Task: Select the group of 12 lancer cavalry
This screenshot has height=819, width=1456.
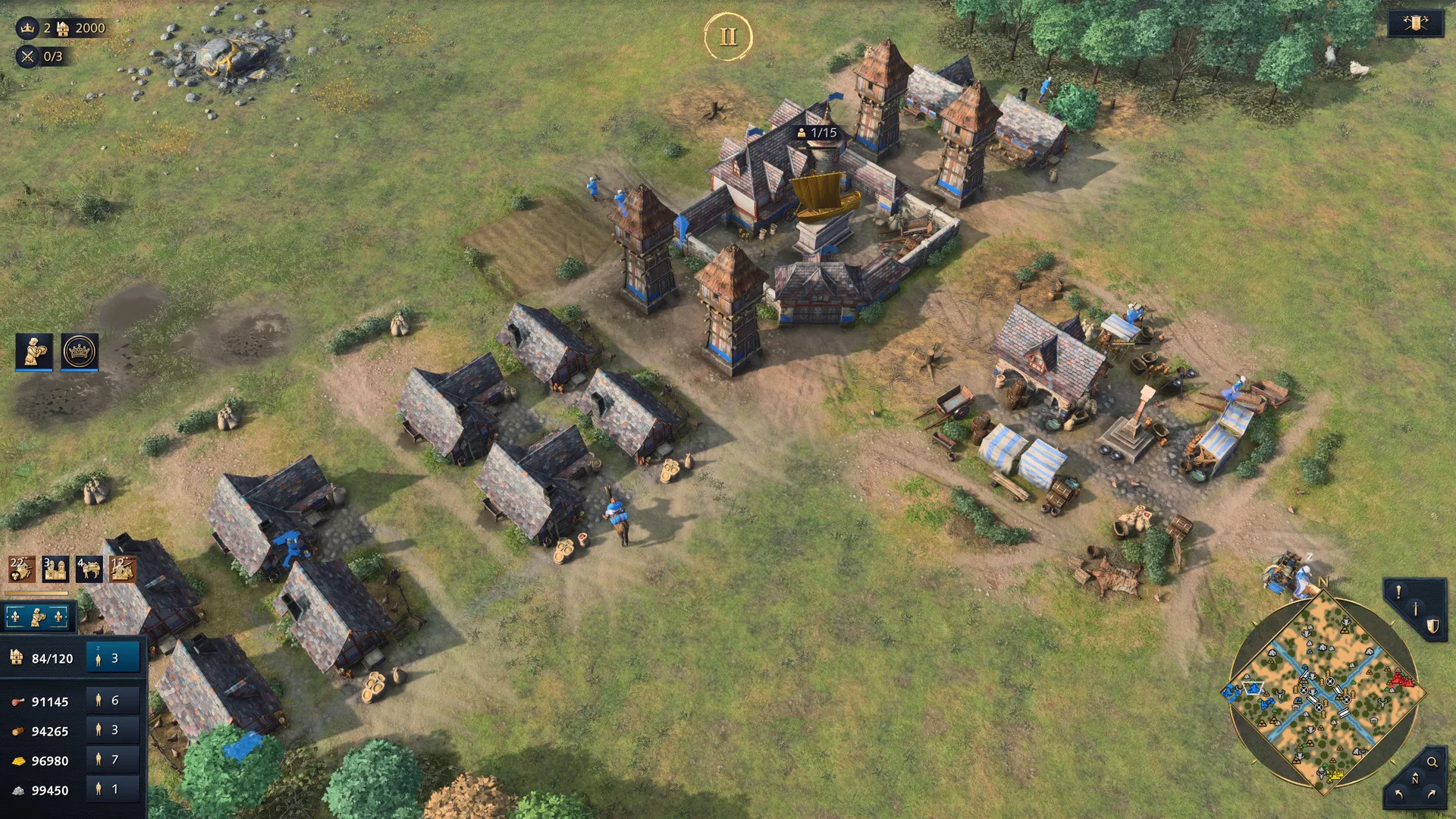Action: [122, 569]
